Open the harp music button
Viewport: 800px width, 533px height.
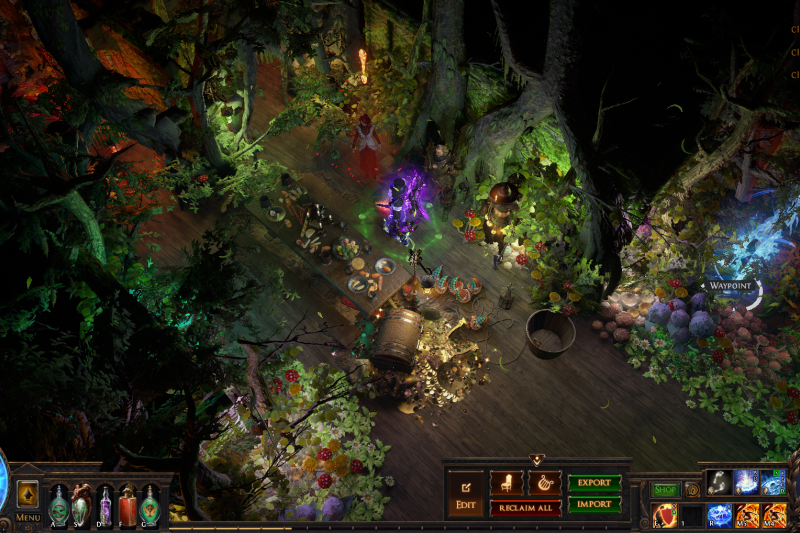544,484
